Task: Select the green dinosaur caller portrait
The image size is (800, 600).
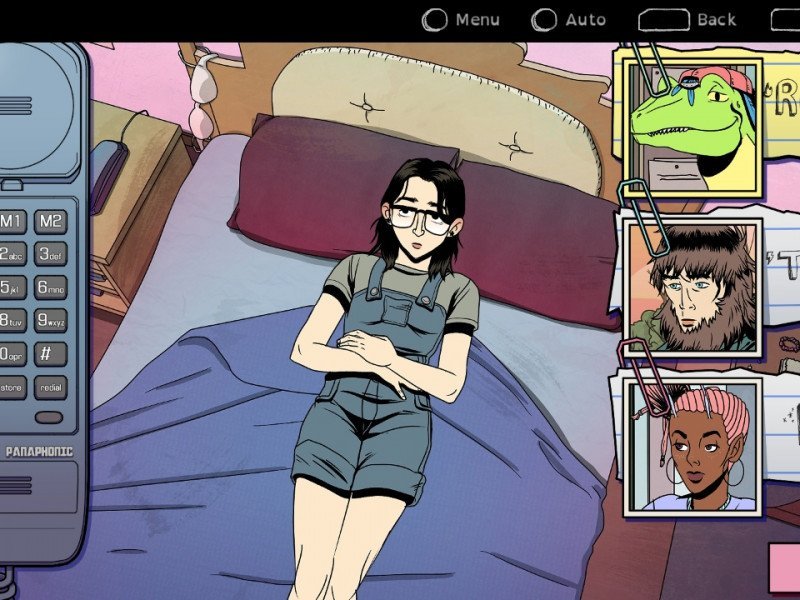Action: tap(693, 128)
